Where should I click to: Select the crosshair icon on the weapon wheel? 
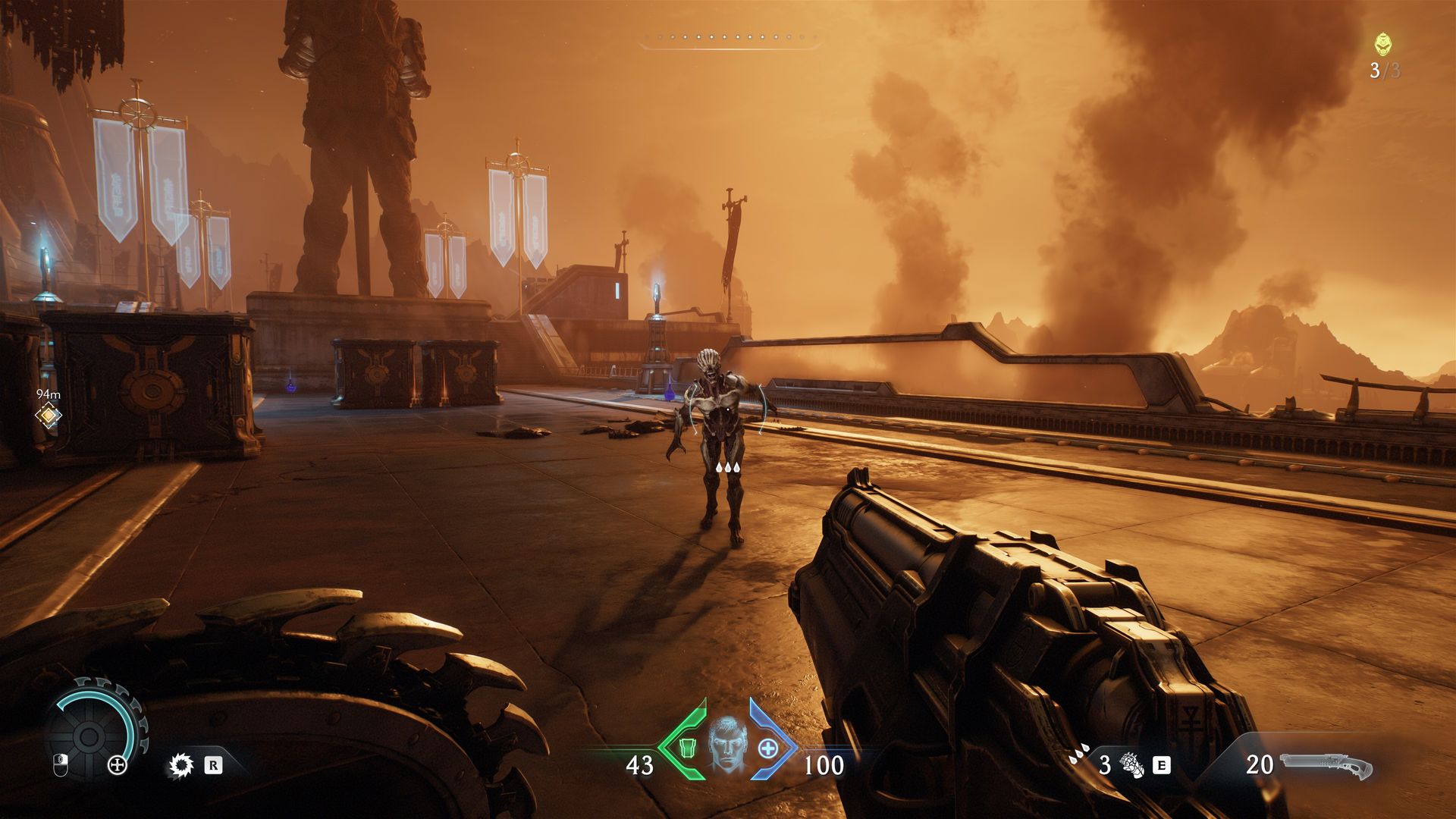point(117,766)
